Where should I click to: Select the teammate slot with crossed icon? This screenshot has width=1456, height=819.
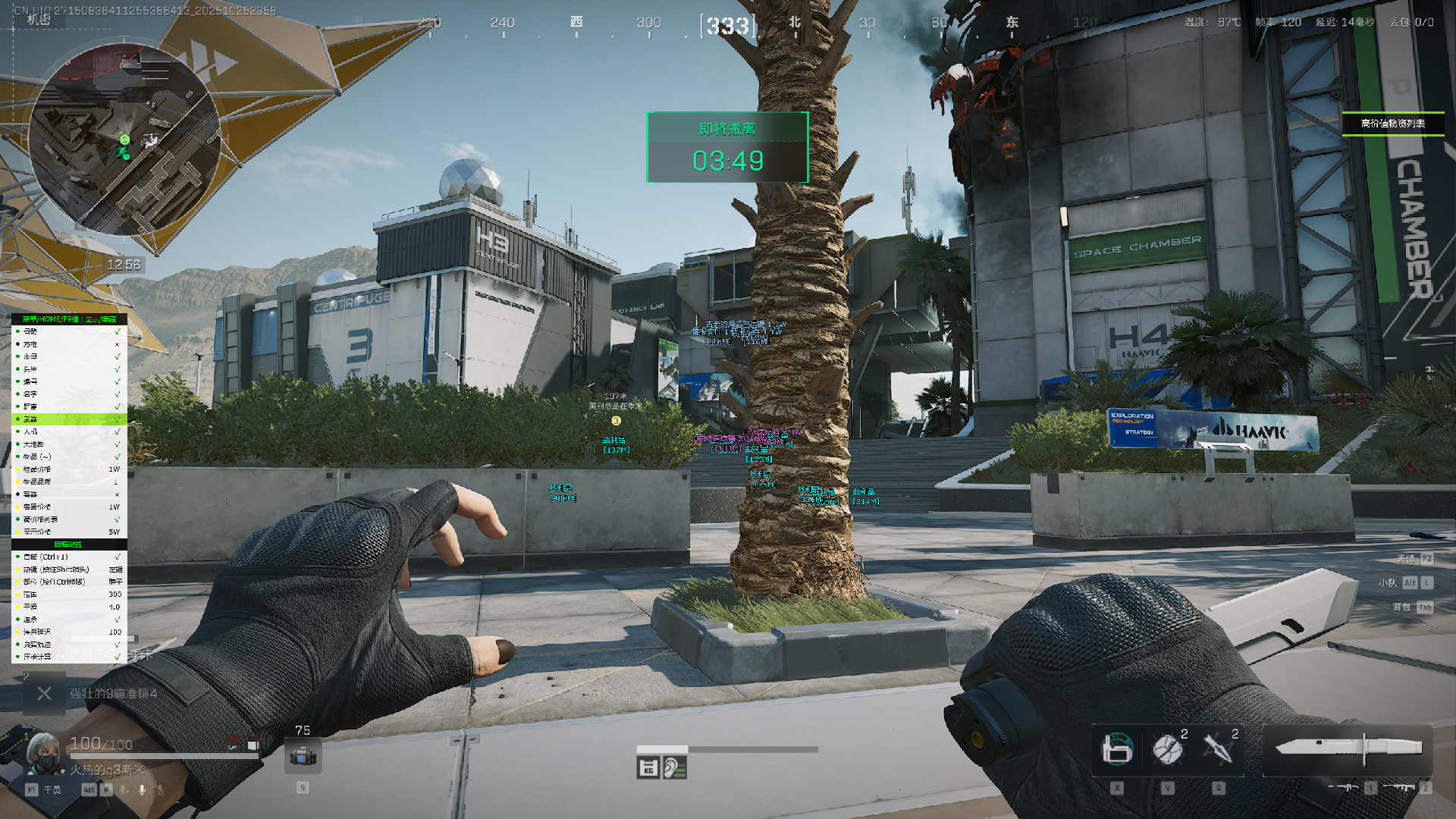[44, 694]
